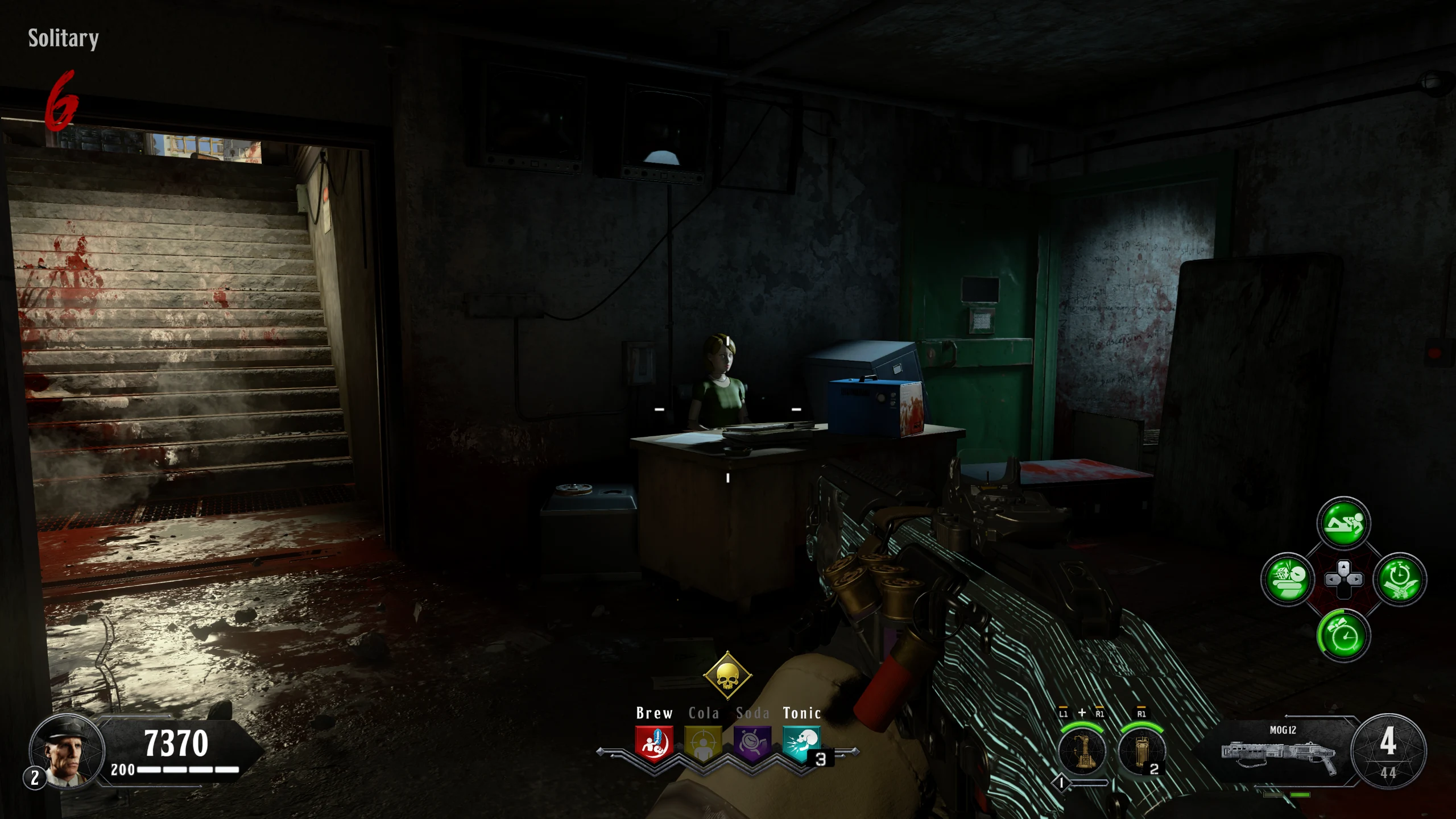
Task: Select the special weapon icon with level 1
Action: click(x=1082, y=752)
